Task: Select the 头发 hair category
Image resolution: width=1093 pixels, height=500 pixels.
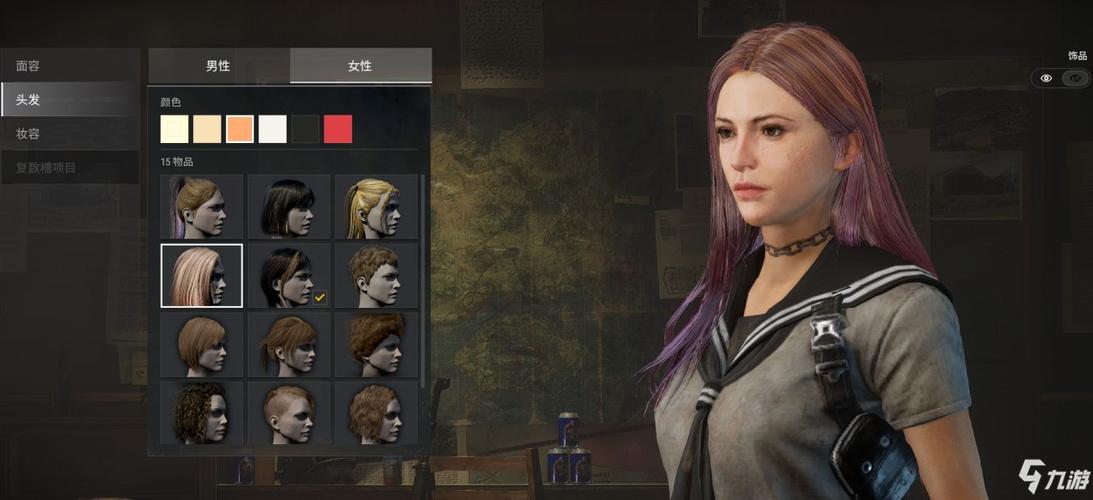Action: click(68, 100)
